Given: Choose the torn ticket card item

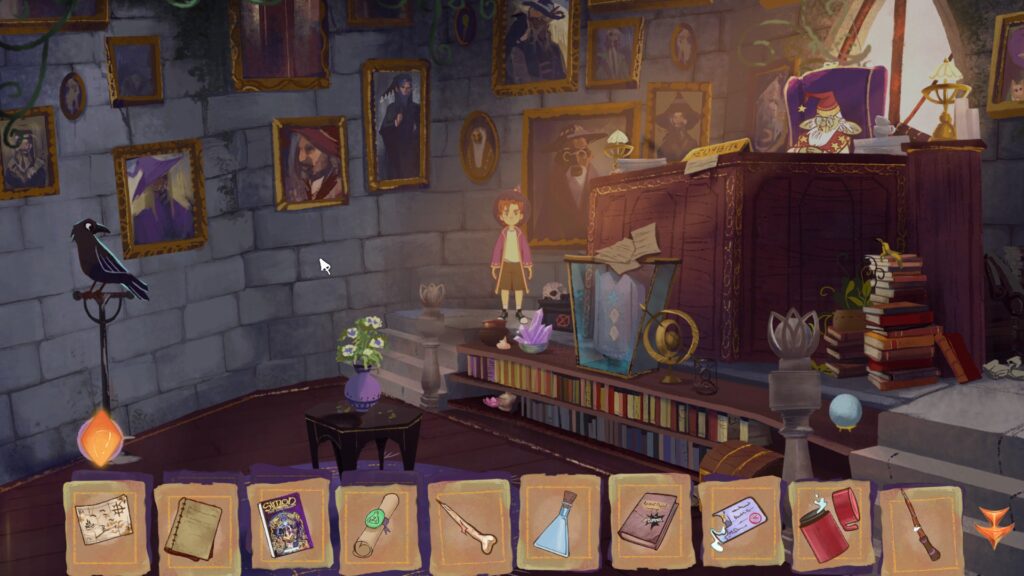Looking at the screenshot, I should (x=739, y=522).
